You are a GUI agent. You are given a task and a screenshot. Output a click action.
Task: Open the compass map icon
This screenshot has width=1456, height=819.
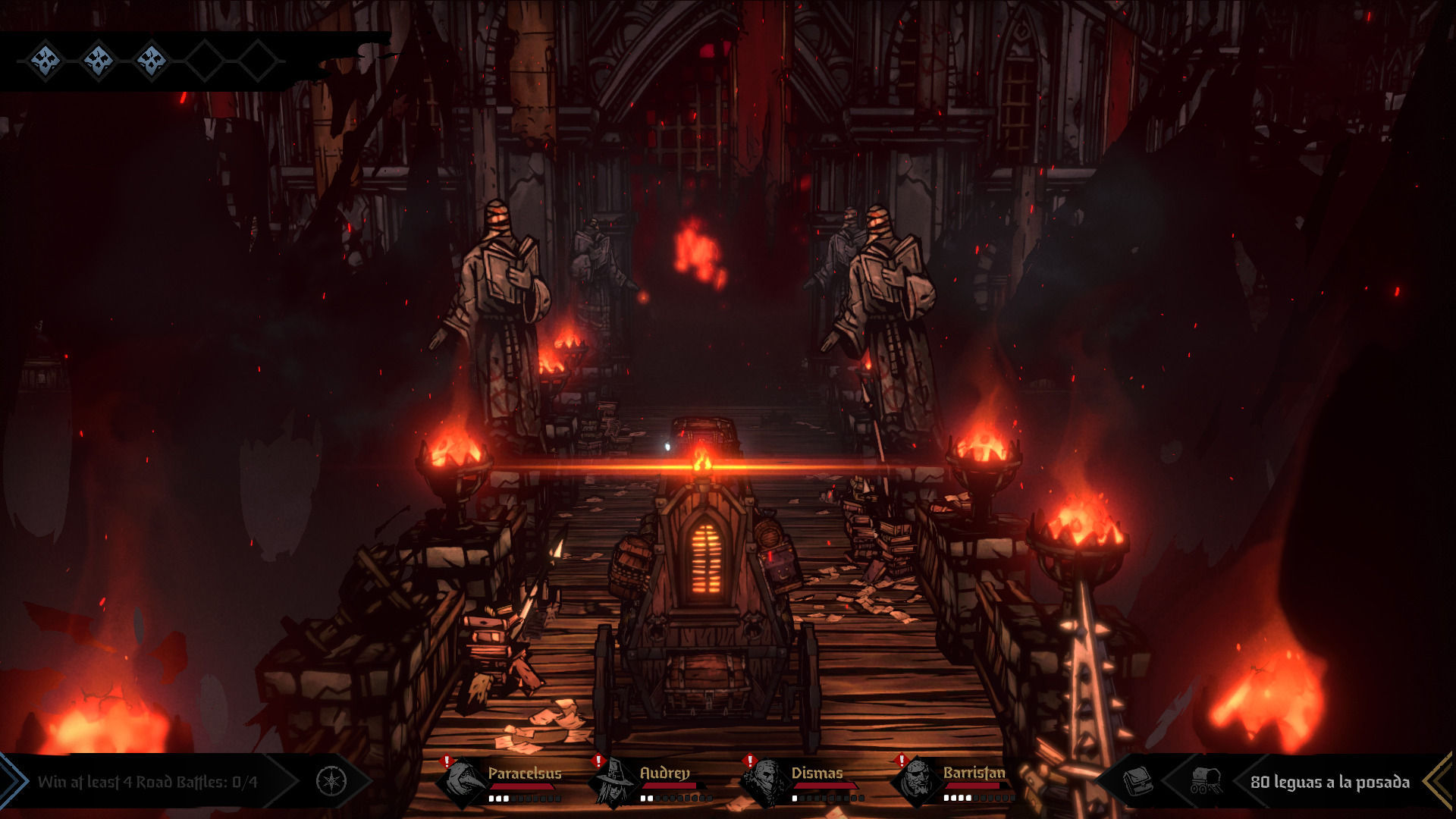pyautogui.click(x=331, y=781)
